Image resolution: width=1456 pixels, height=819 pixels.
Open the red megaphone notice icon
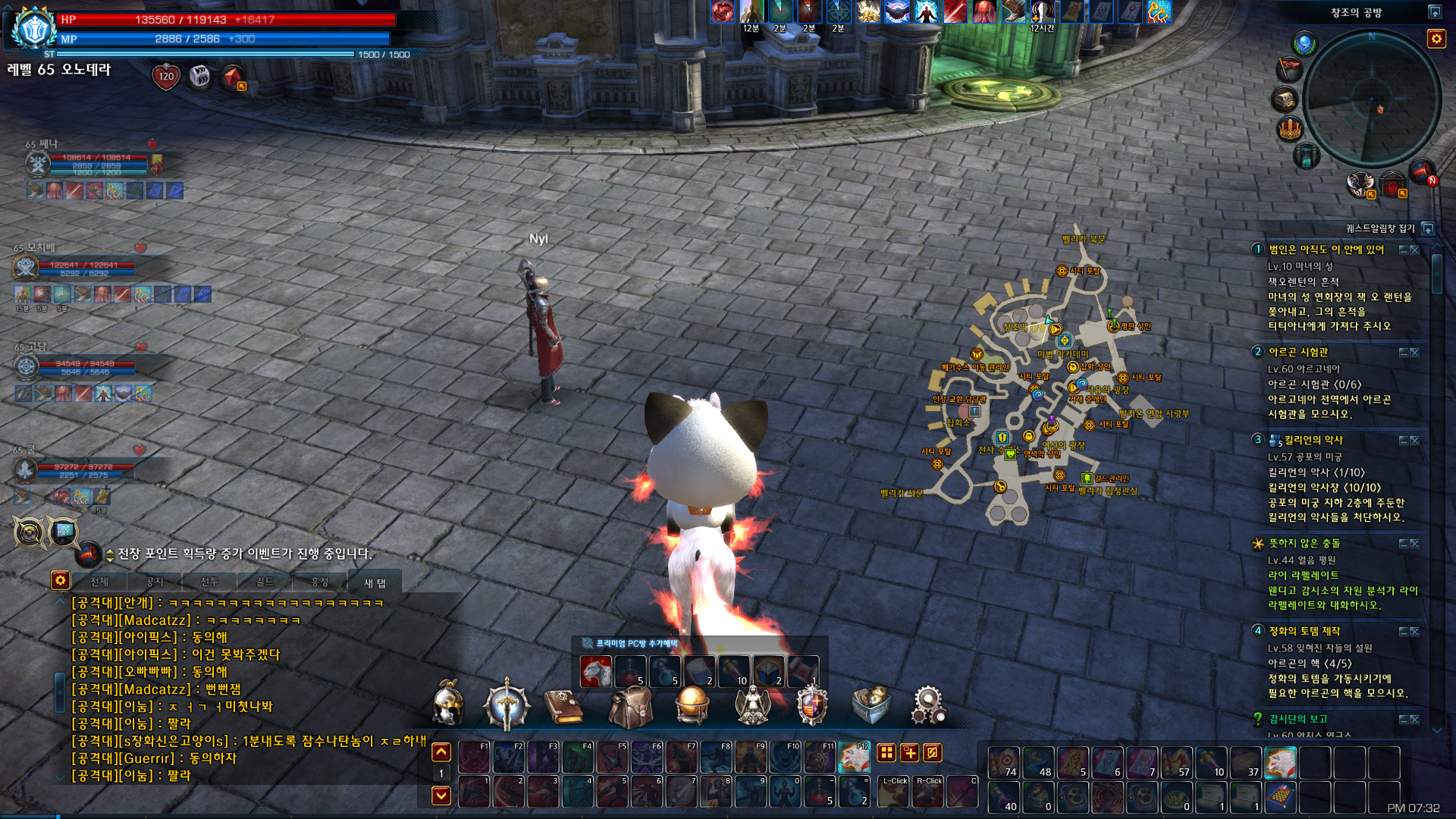pyautogui.click(x=1421, y=172)
